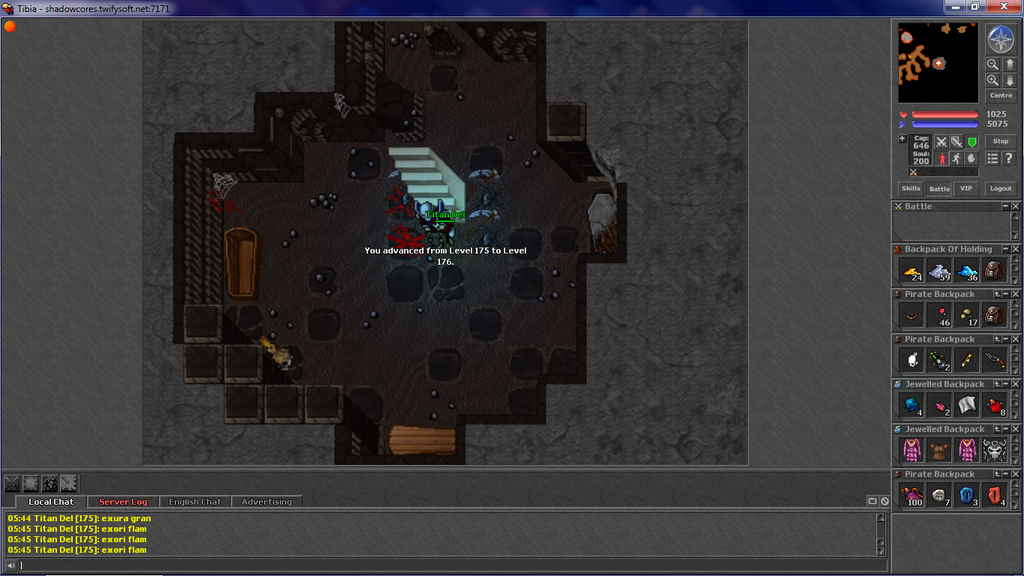Click the minimap display
Screen dimensions: 1024x576
938,63
